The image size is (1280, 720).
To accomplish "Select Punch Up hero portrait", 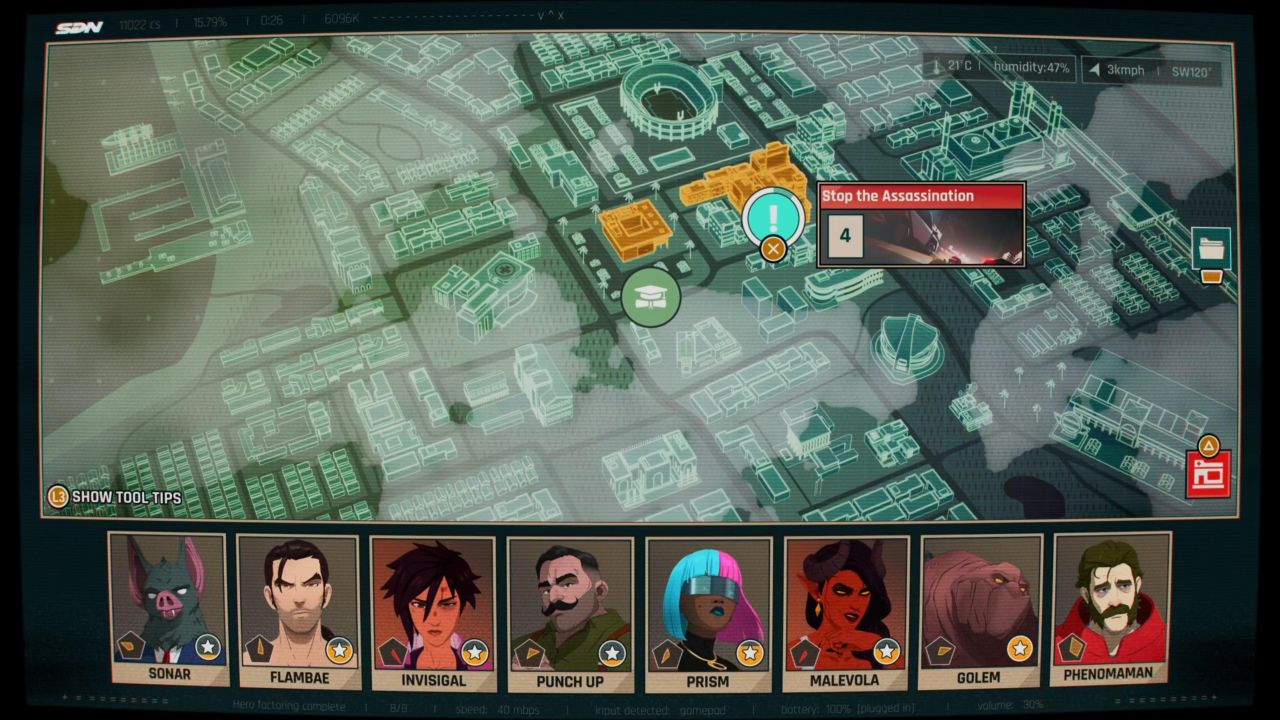I will coord(570,614).
